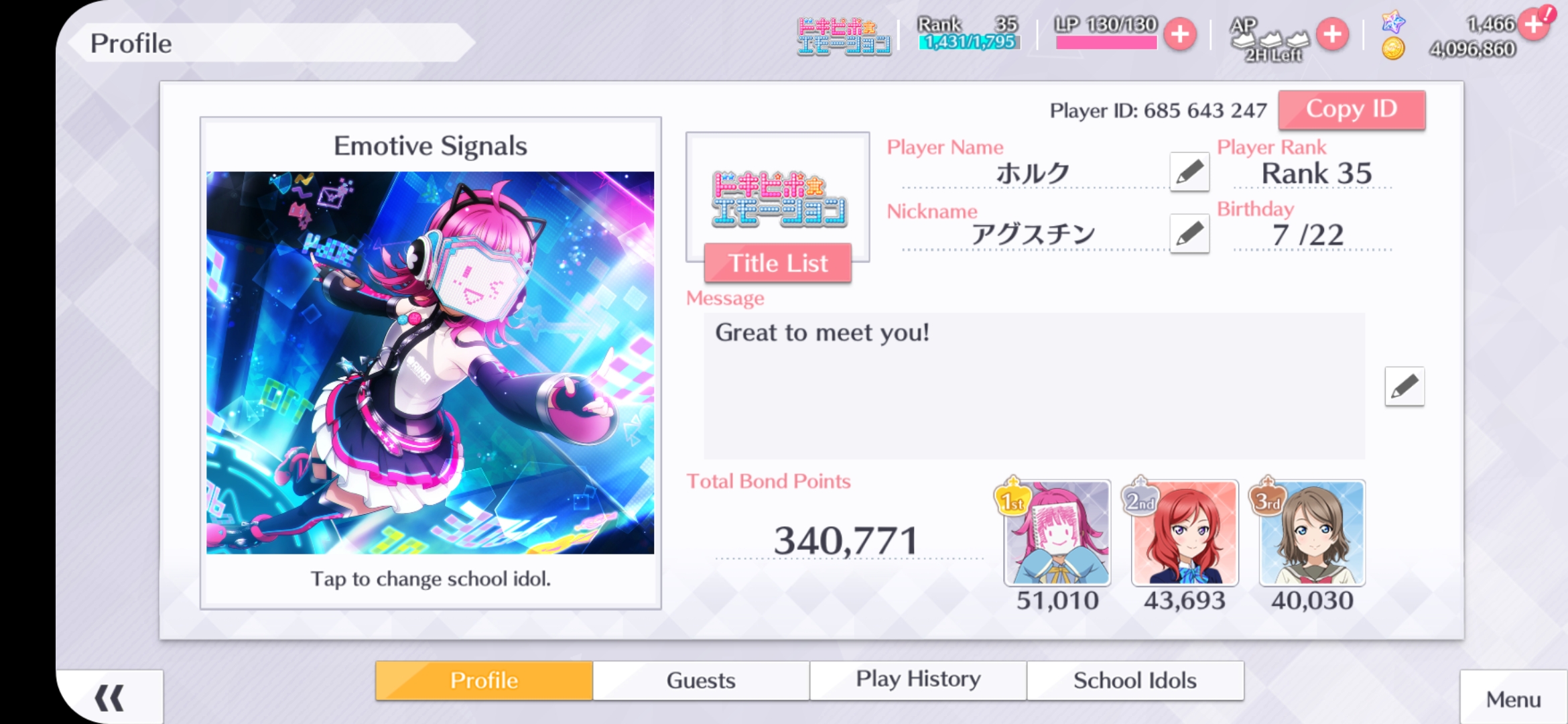1568x724 pixels.
Task: Tap Emotive Signals card to change idol
Action: pos(430,363)
